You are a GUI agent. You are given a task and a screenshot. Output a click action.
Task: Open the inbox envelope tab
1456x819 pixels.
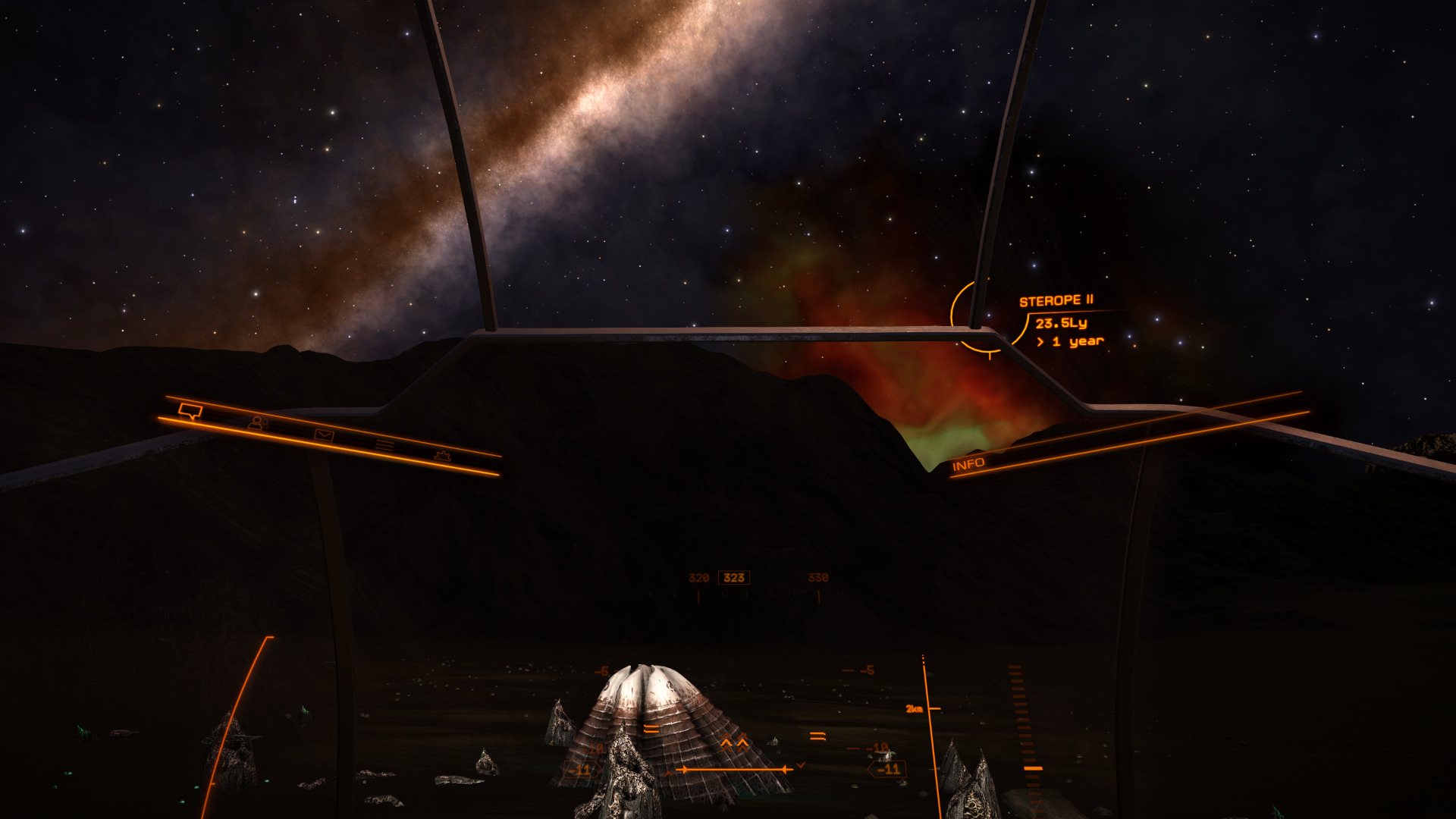324,435
